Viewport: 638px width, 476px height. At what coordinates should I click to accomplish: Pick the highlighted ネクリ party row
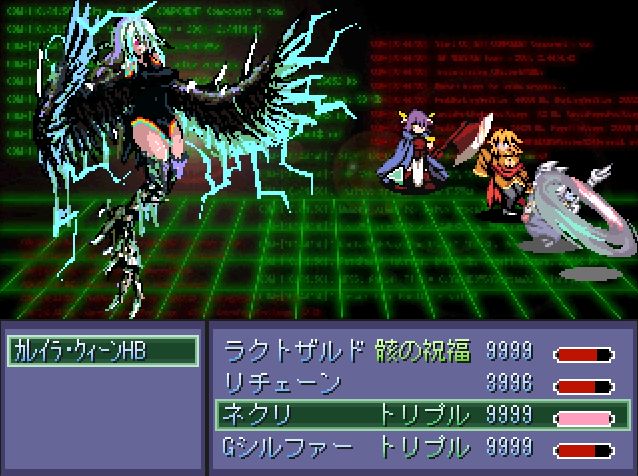[x=422, y=414]
